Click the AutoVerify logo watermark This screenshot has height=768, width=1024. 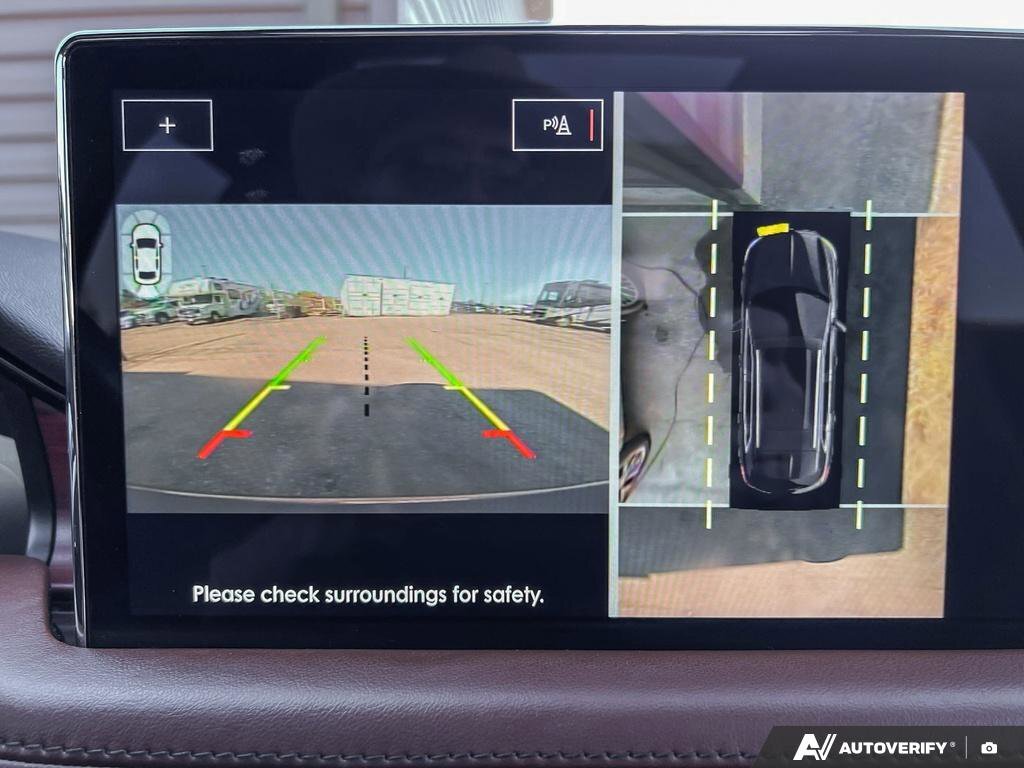coord(874,747)
